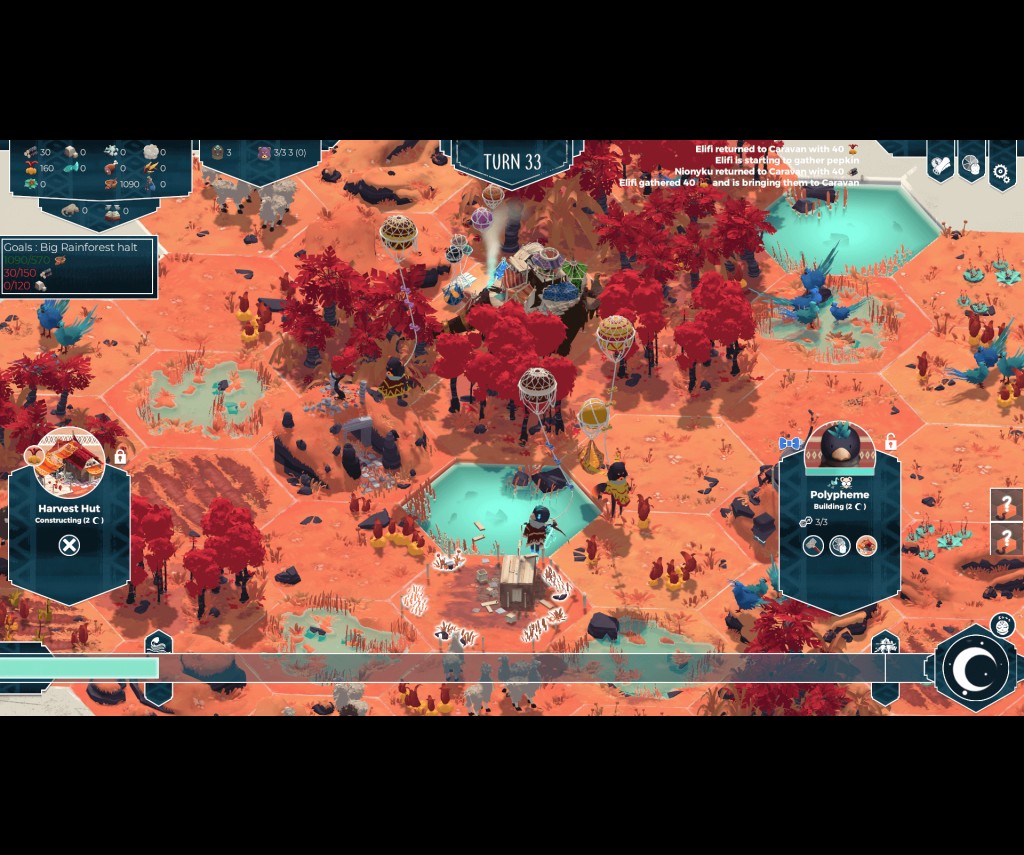Open the lower question mark mystery box
The image size is (1024, 855).
click(x=1006, y=541)
